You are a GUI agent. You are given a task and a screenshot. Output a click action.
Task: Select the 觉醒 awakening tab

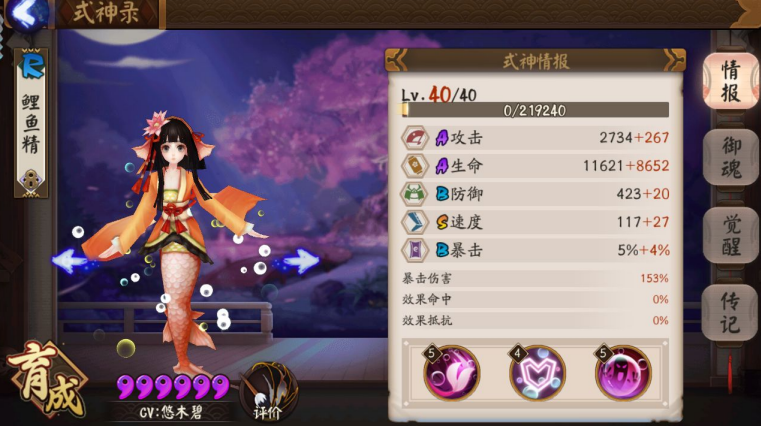[x=731, y=235]
